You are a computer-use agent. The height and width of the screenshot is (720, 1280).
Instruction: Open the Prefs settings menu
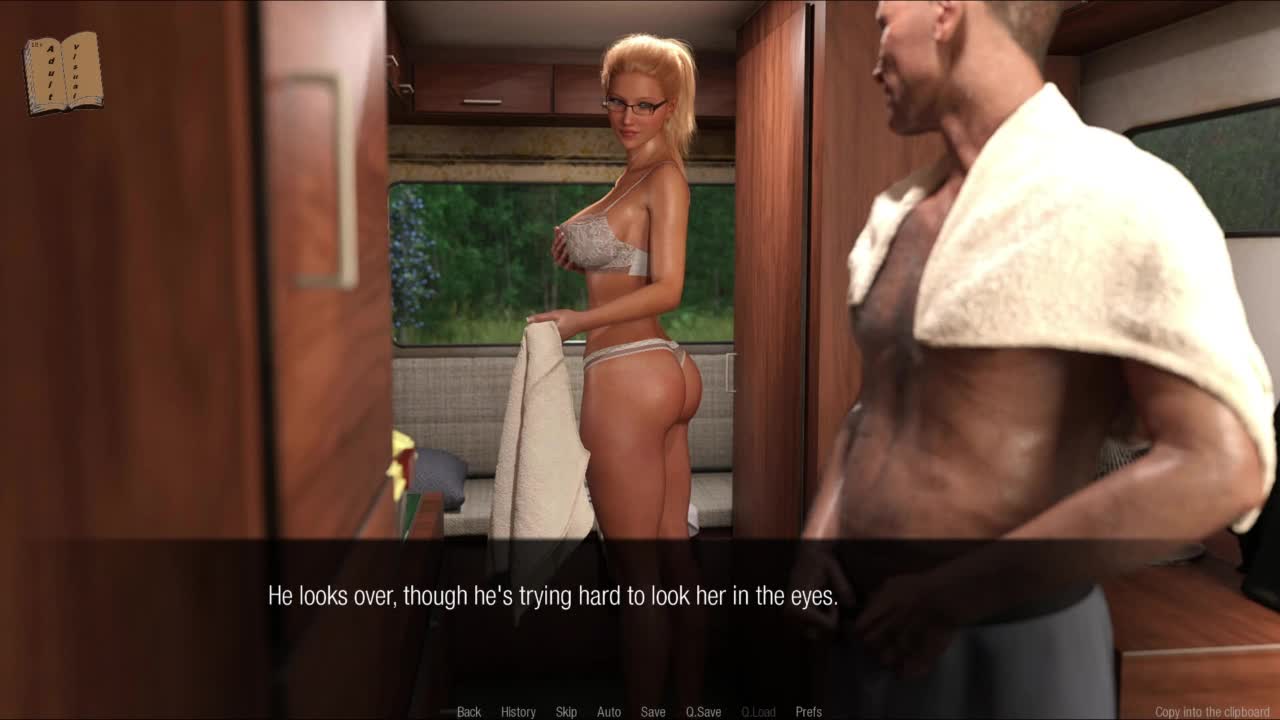(x=809, y=712)
